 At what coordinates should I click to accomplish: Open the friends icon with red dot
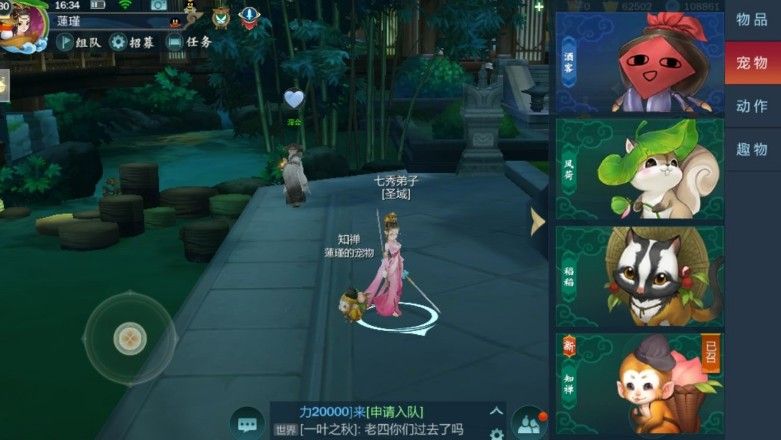529,422
